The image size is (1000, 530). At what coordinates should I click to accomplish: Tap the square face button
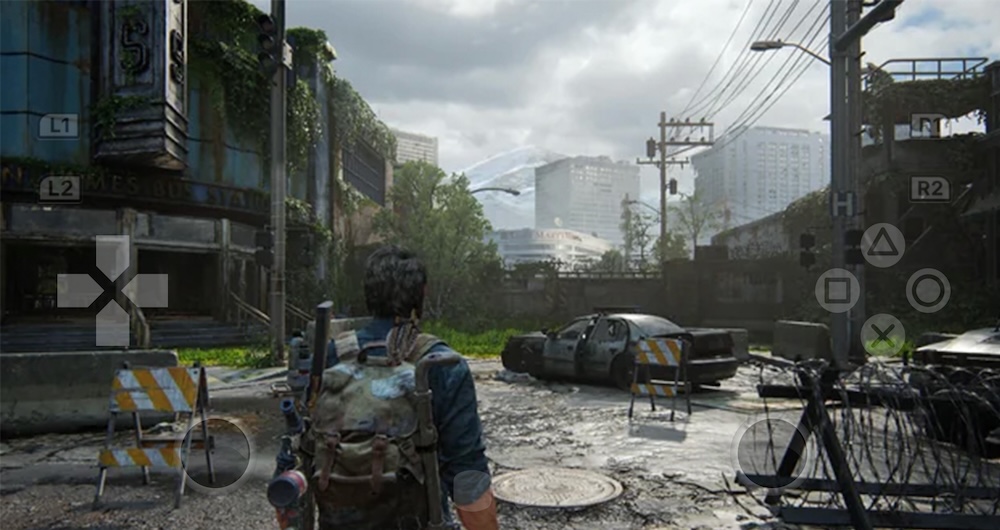837,290
